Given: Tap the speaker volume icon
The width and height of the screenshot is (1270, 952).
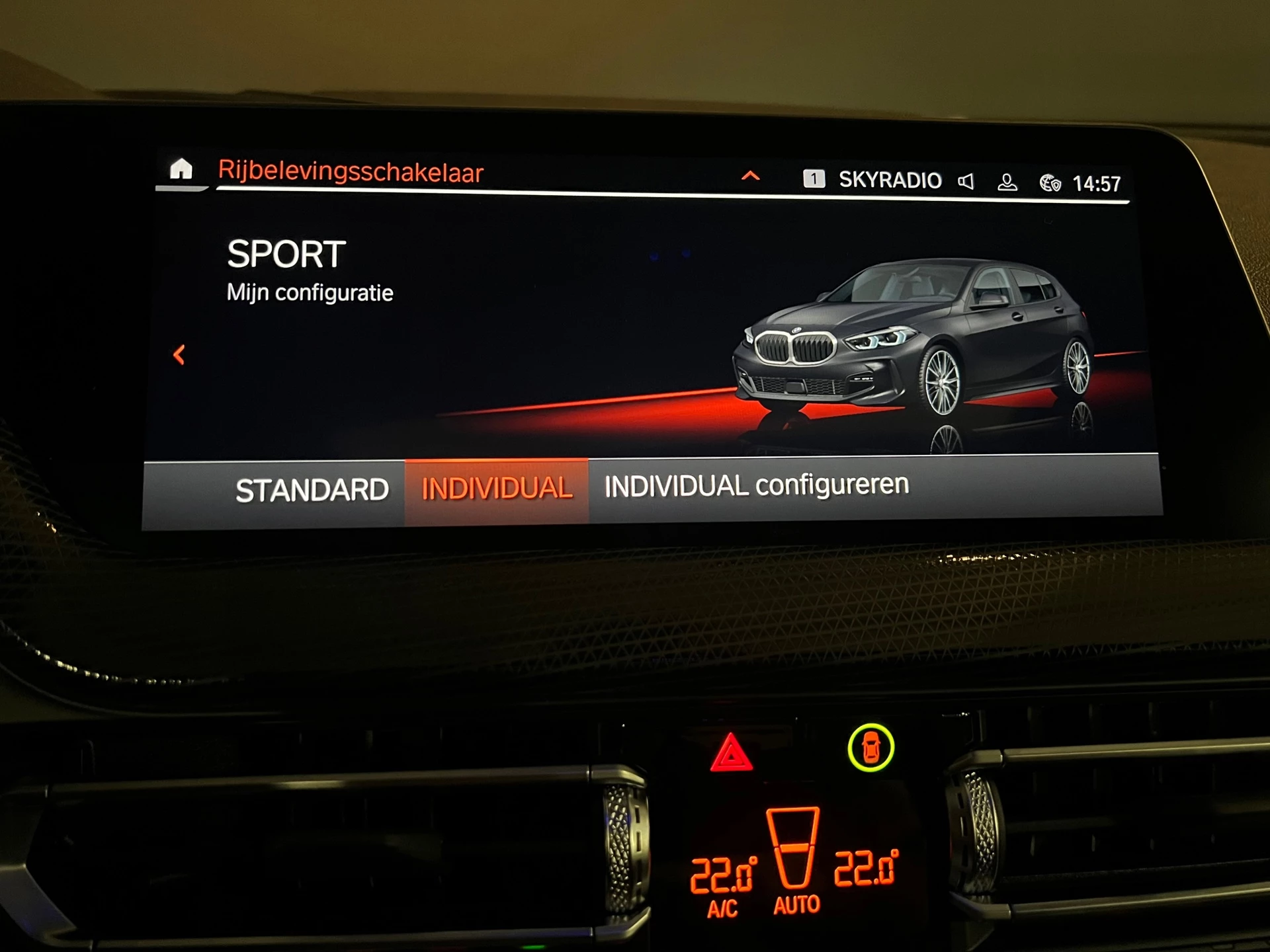Looking at the screenshot, I should click(966, 181).
